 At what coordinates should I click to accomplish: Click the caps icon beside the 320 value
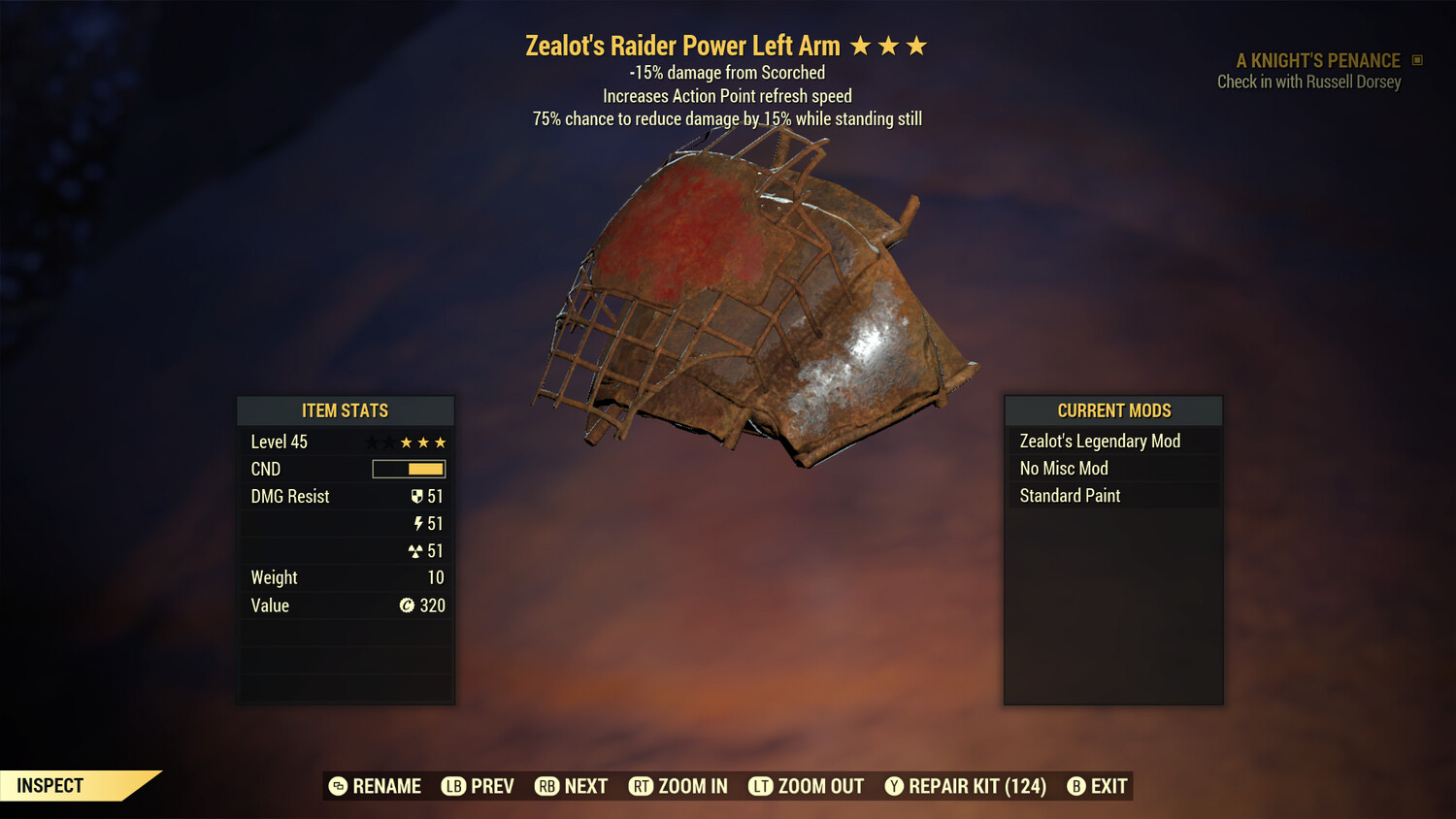coord(408,606)
